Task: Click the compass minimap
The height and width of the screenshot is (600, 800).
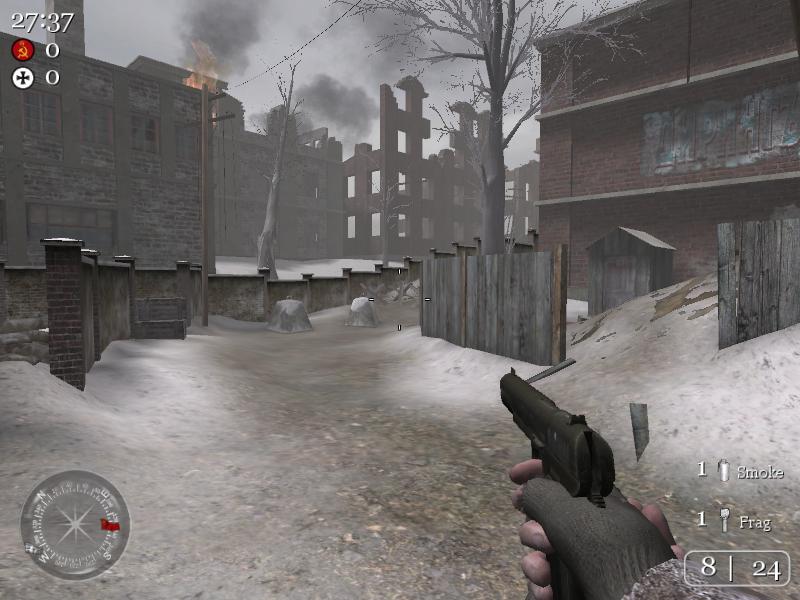Action: pyautogui.click(x=75, y=525)
